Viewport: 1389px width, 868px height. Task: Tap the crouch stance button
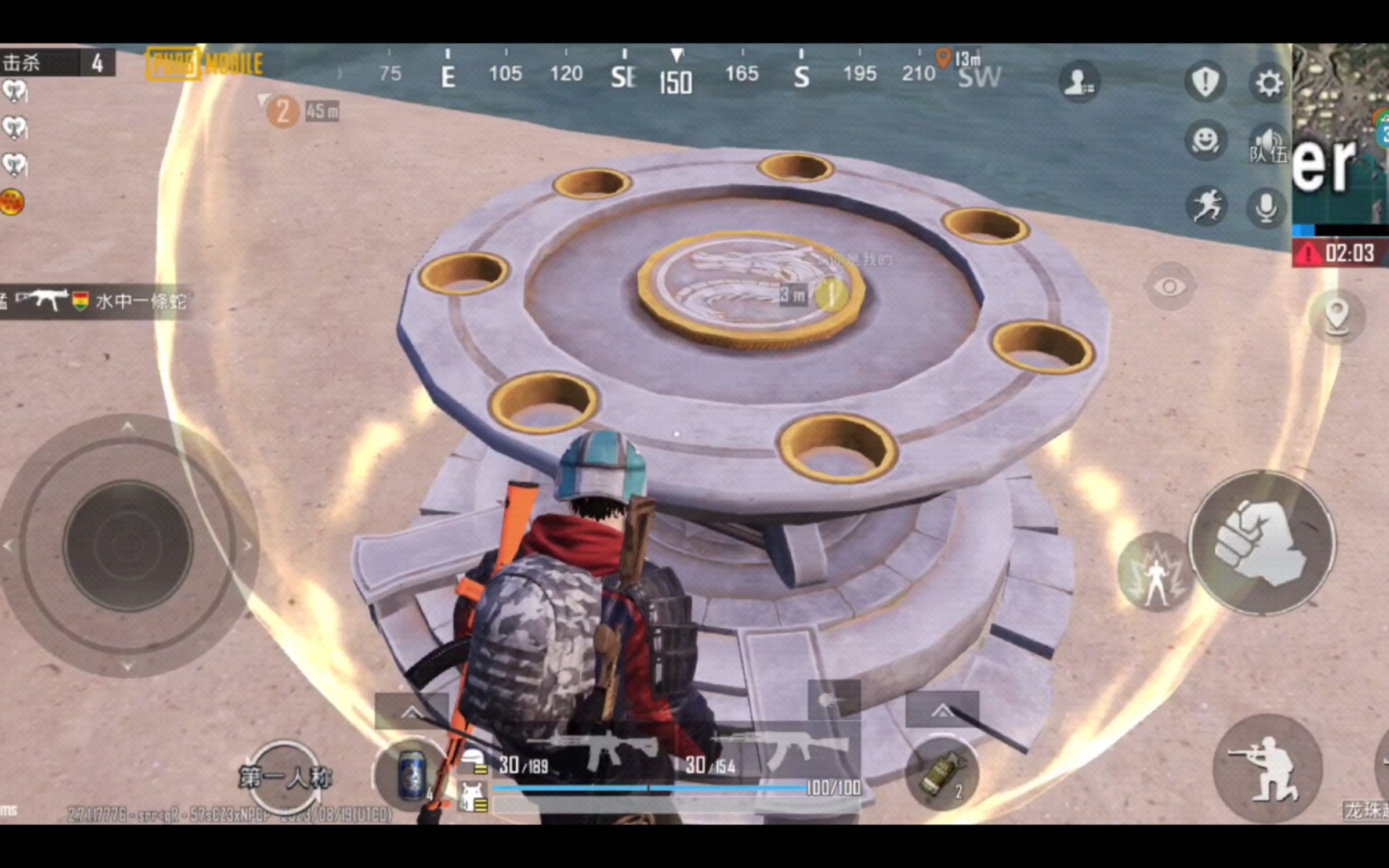coord(1267,769)
